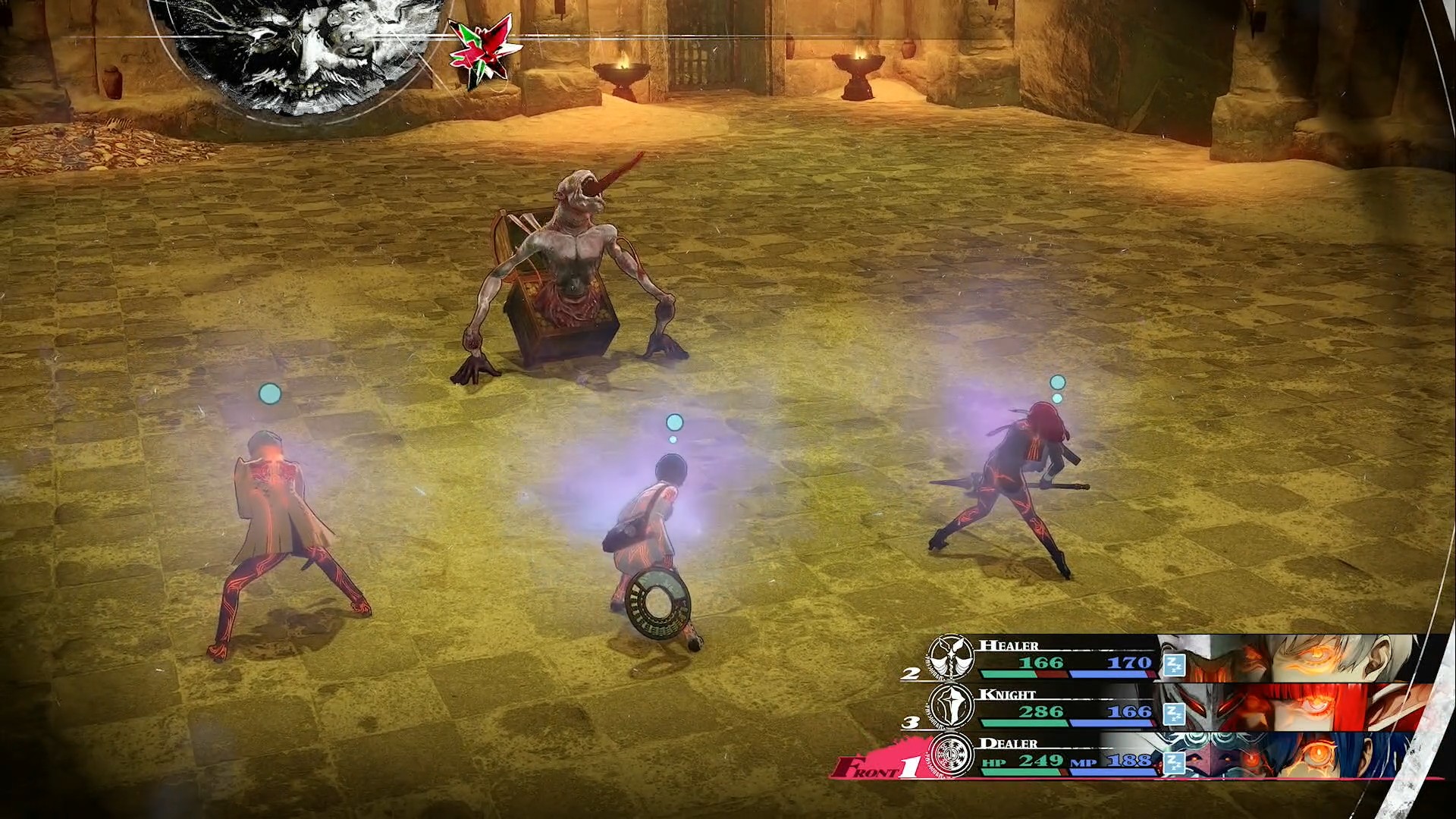1456x819 pixels.
Task: Click the Healer's archetype emblem
Action: (951, 657)
